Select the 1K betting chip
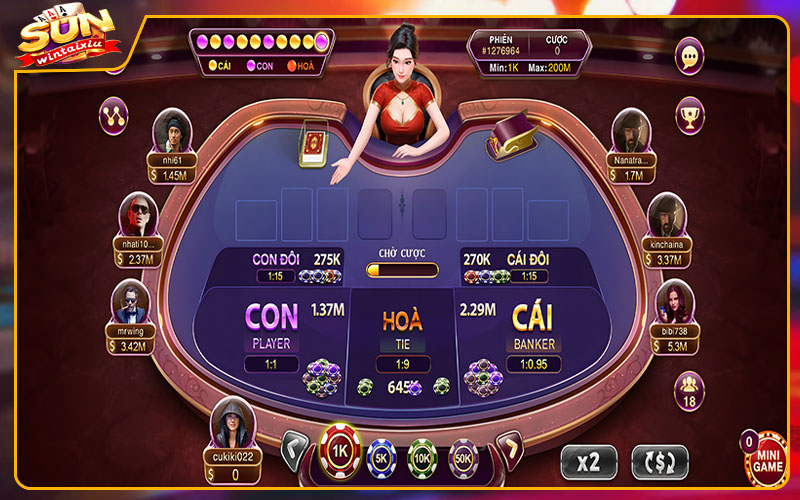The image size is (800, 500). (340, 451)
